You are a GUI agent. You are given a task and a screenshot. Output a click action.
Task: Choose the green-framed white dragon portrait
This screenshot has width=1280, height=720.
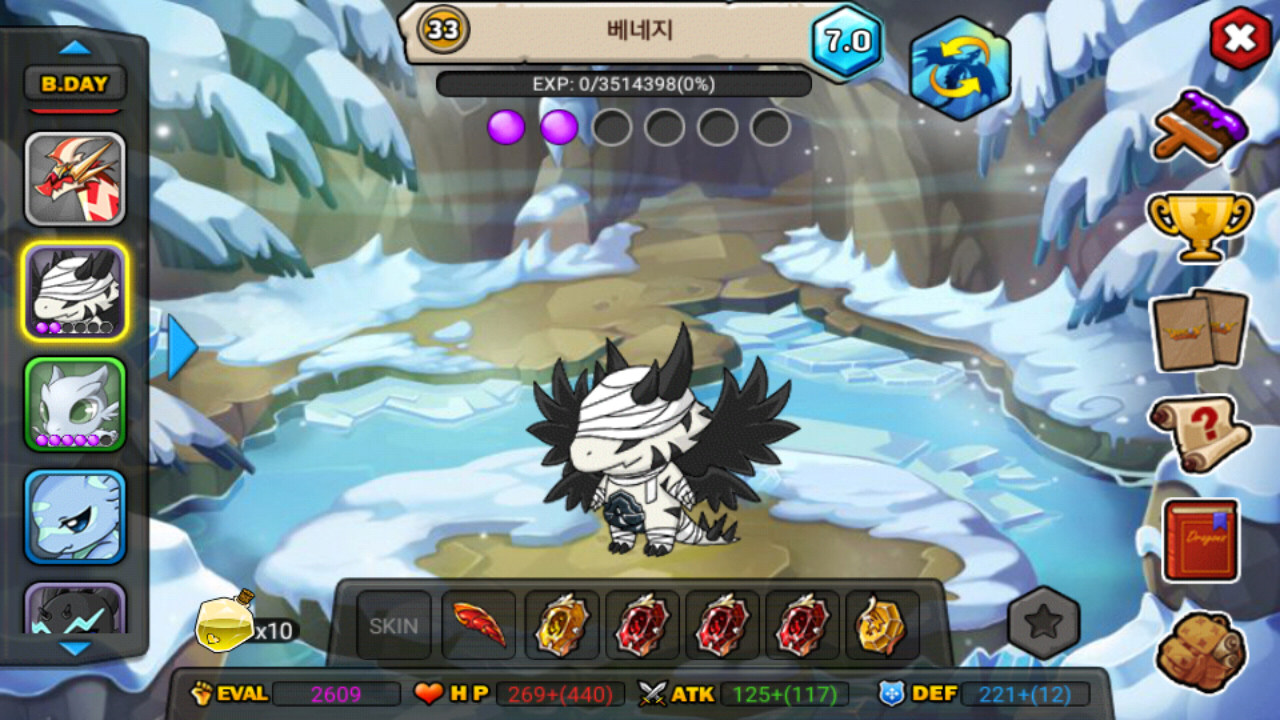(75, 404)
